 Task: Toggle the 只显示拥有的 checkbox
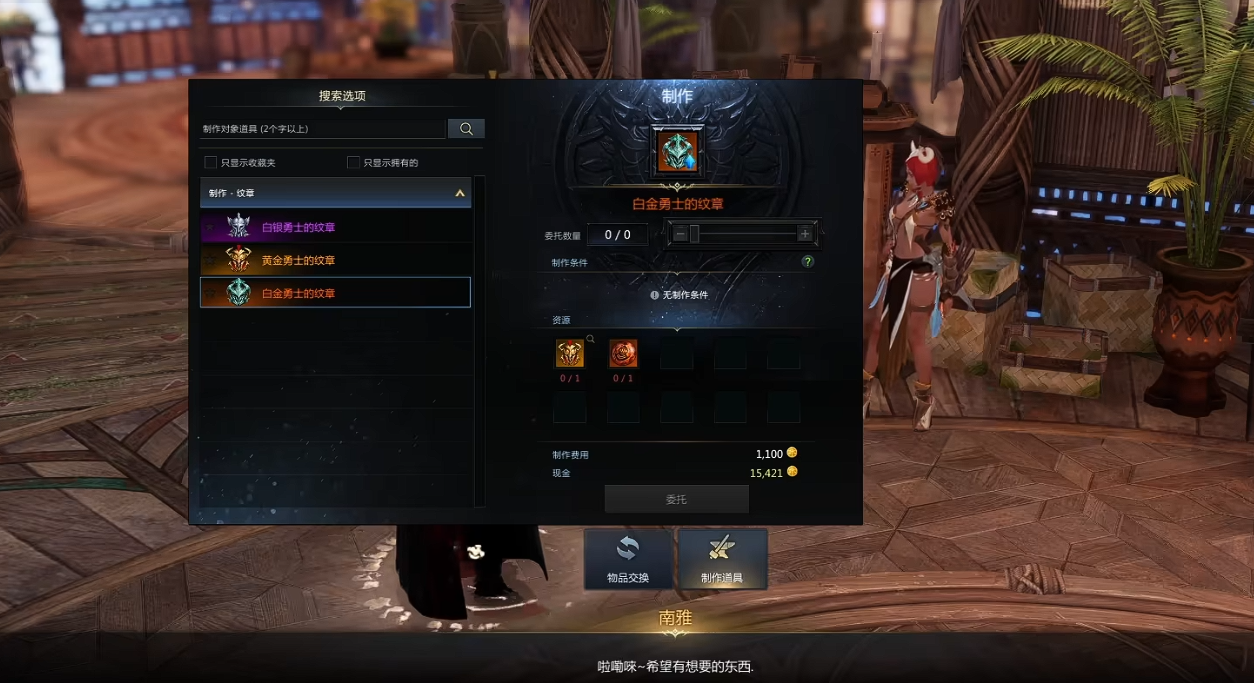pyautogui.click(x=353, y=162)
